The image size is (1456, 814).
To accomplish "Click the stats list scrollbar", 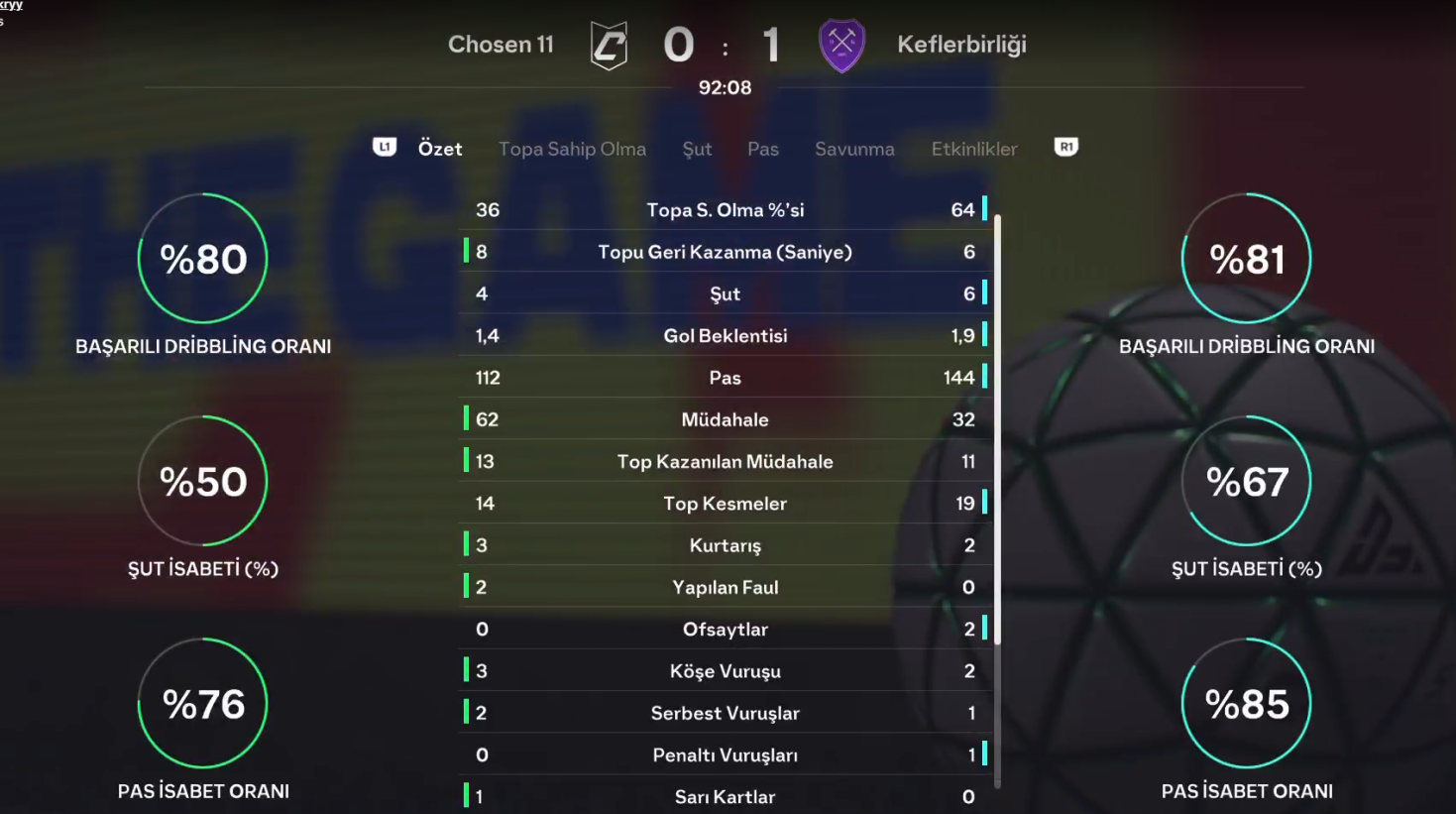I will point(997,428).
